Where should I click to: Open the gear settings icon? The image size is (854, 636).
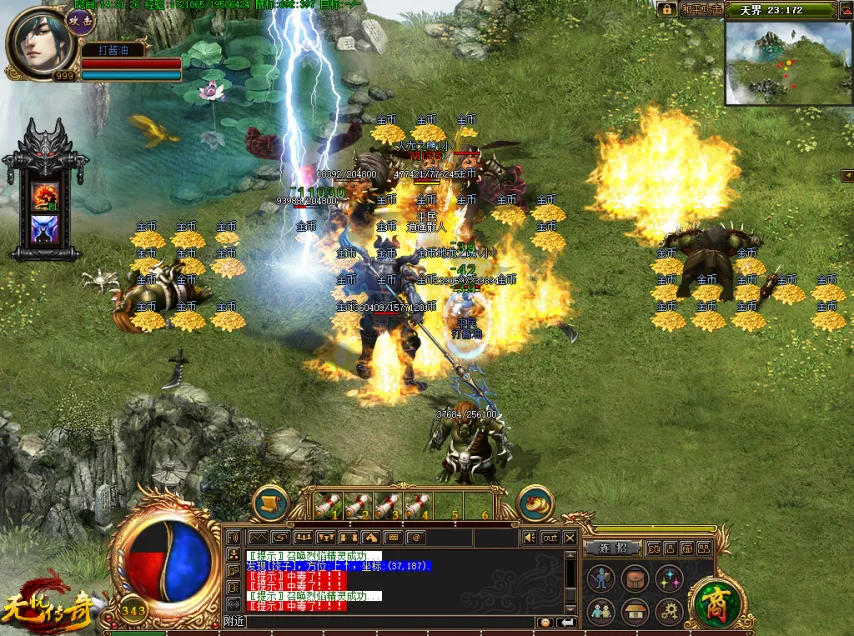pos(669,610)
